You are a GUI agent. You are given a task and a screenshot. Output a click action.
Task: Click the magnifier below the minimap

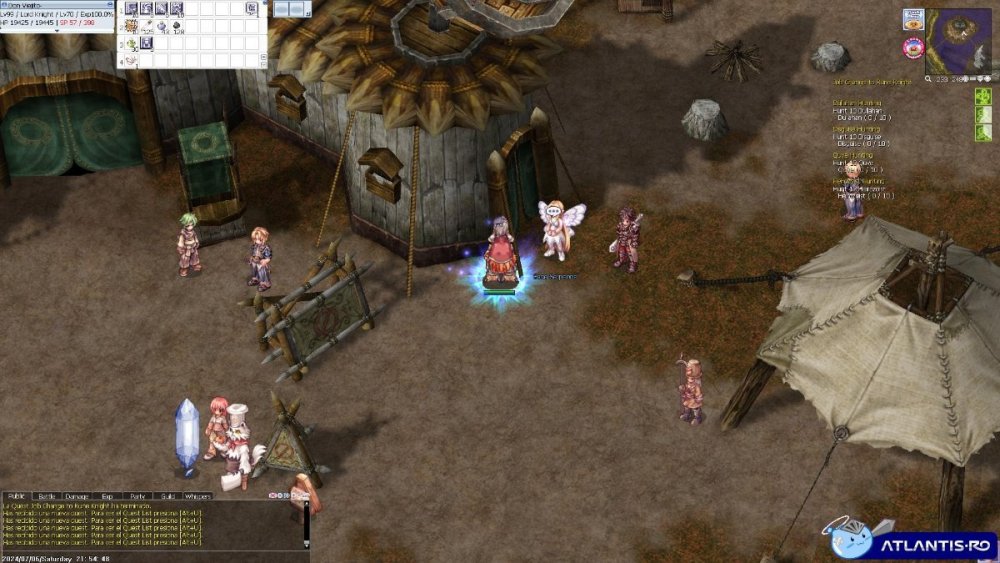[x=930, y=78]
